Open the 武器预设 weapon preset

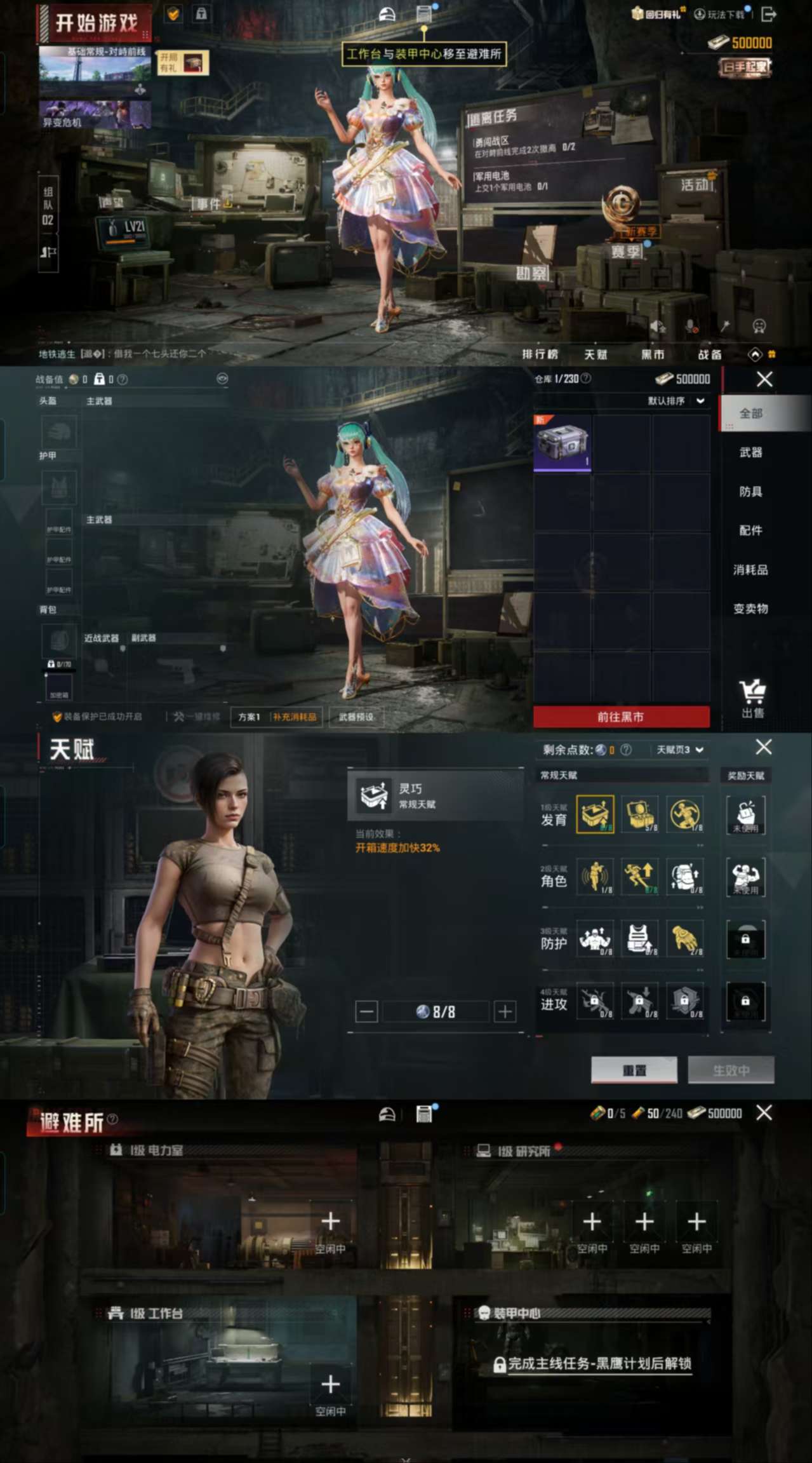point(356,717)
